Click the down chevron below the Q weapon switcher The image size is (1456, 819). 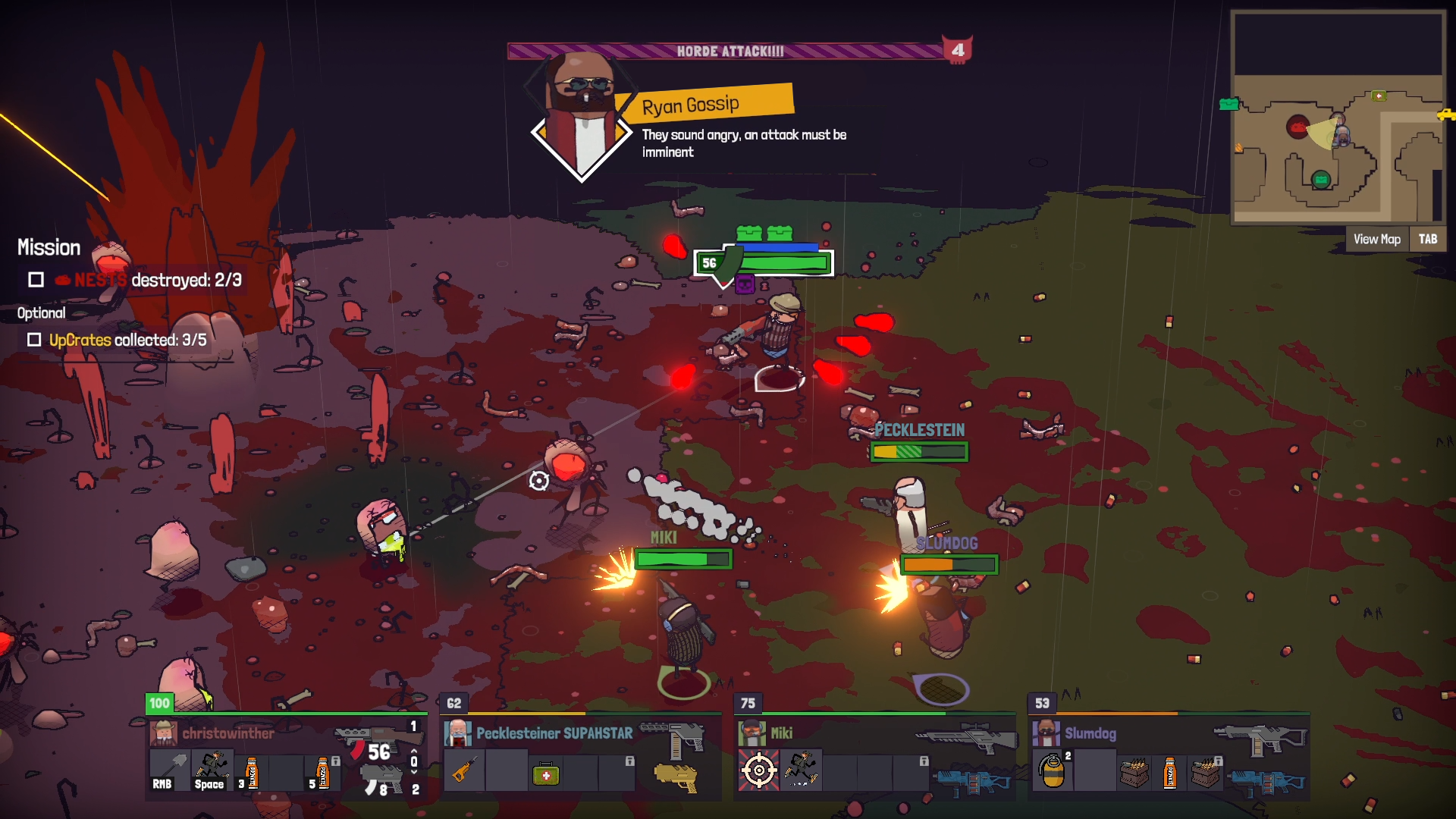point(413,771)
